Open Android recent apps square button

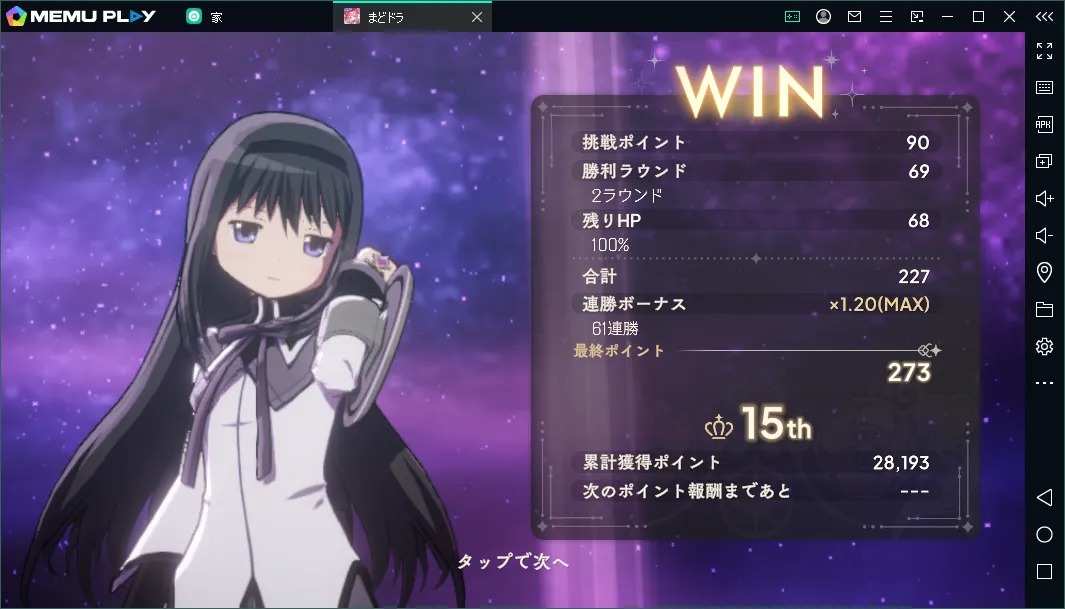pyautogui.click(x=1044, y=571)
